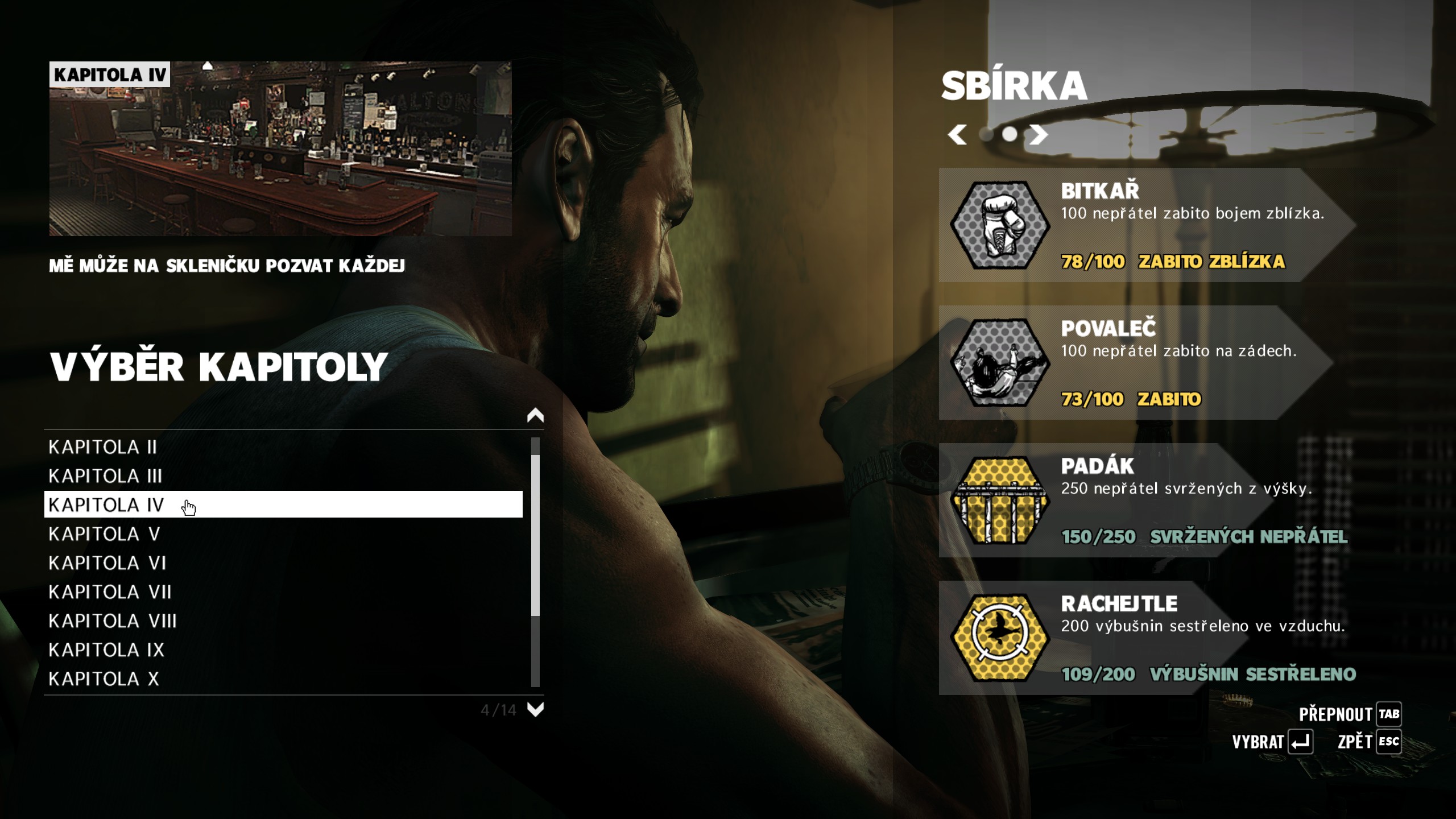
Task: Click the chapter list scroll-down arrow
Action: pyautogui.click(x=535, y=709)
